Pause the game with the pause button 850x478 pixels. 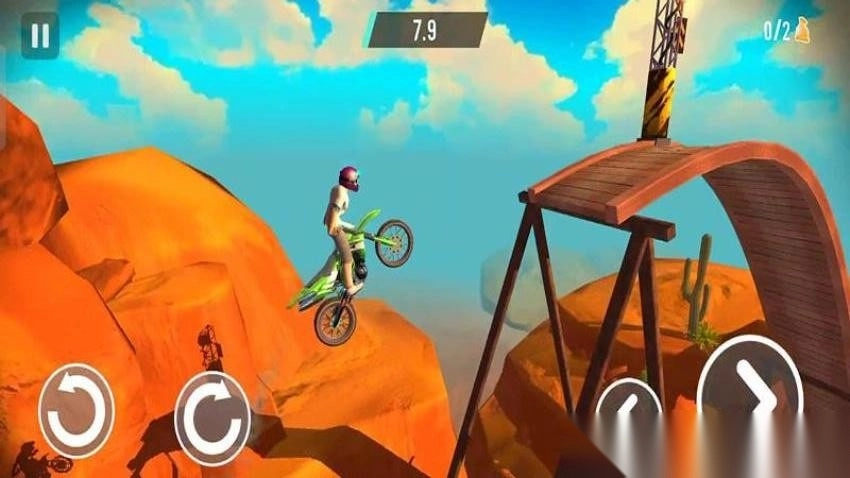40,35
